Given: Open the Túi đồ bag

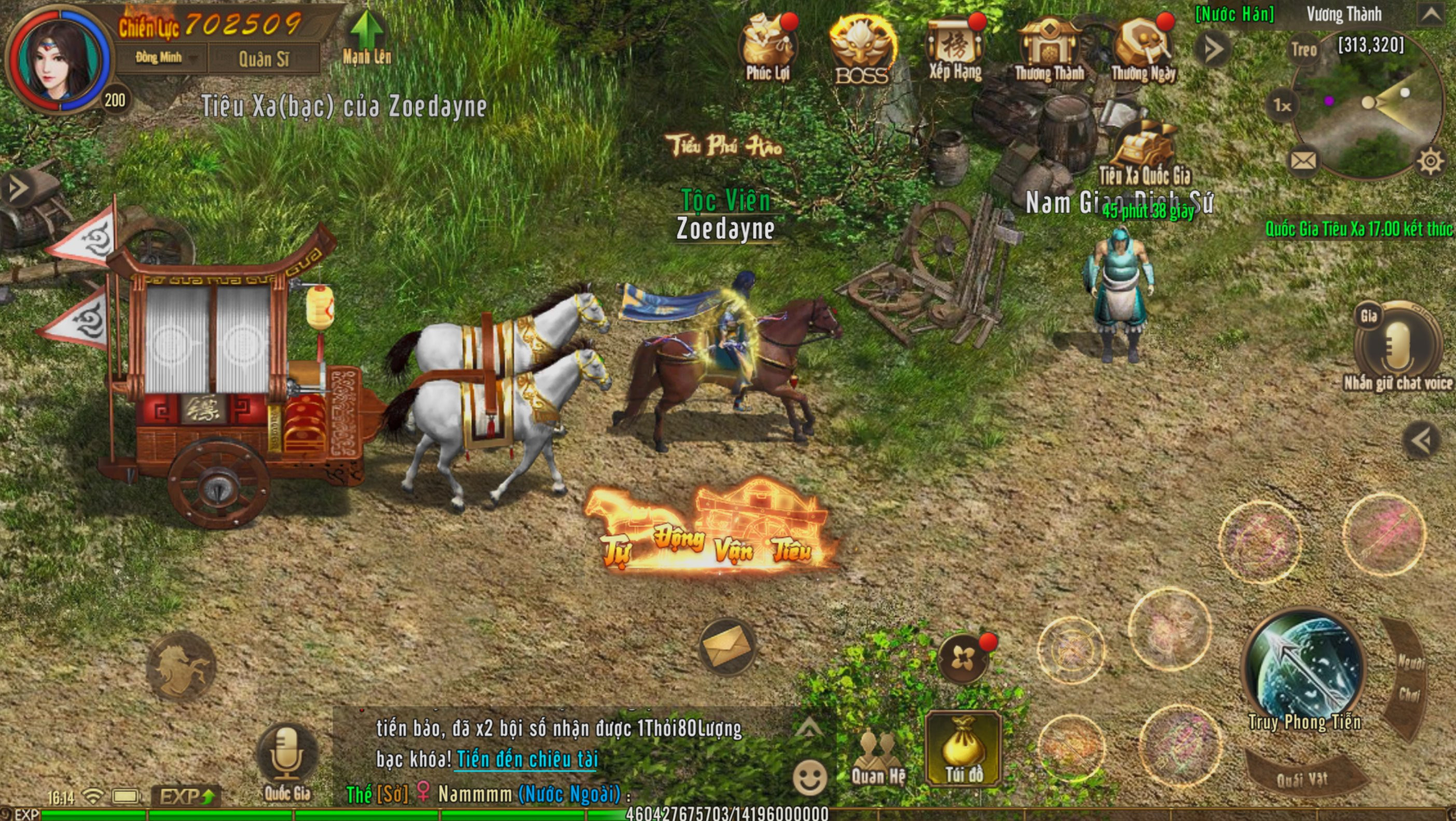Looking at the screenshot, I should coord(963,750).
